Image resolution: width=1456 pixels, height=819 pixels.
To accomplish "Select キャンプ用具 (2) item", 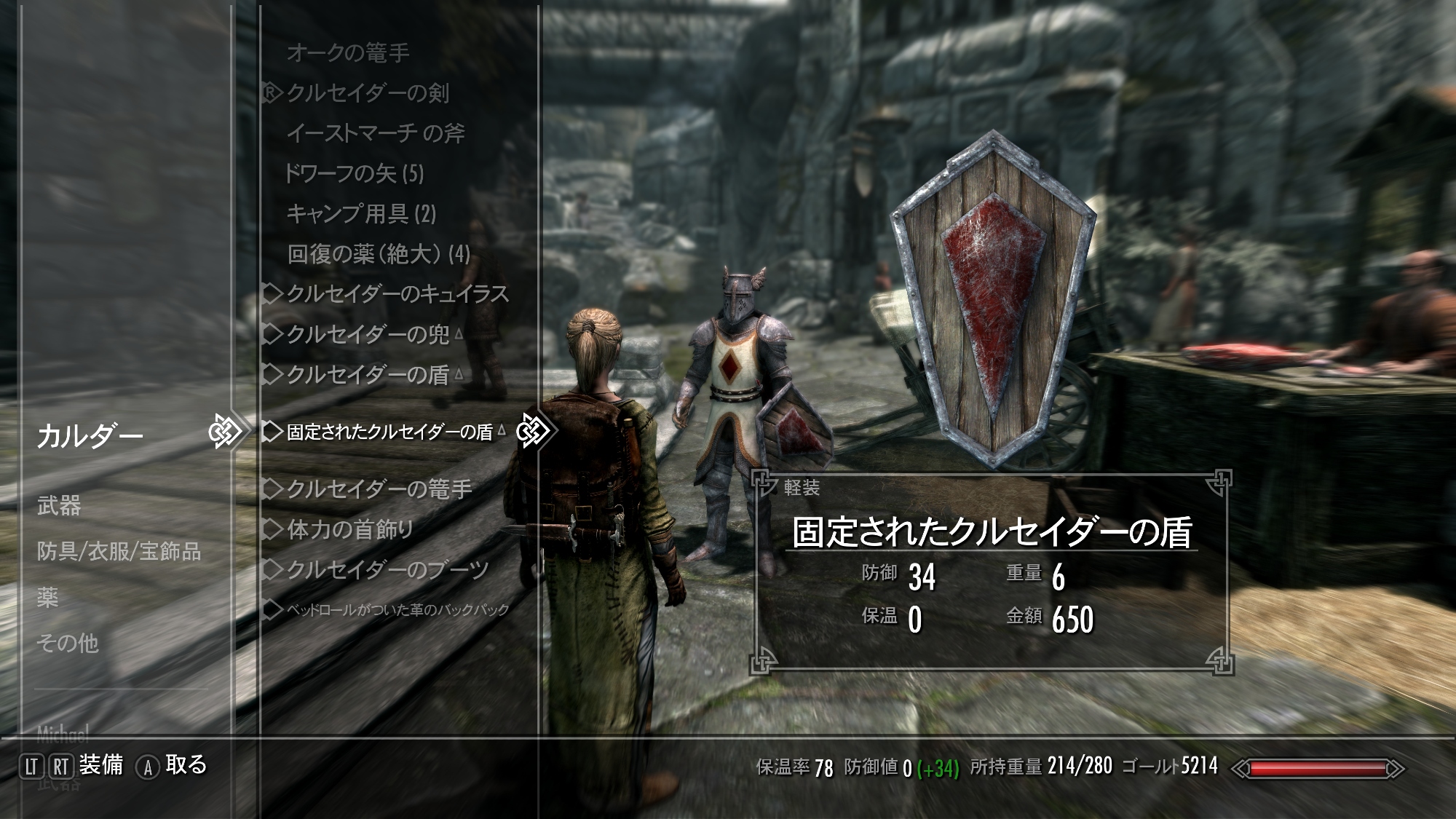I will (x=361, y=213).
